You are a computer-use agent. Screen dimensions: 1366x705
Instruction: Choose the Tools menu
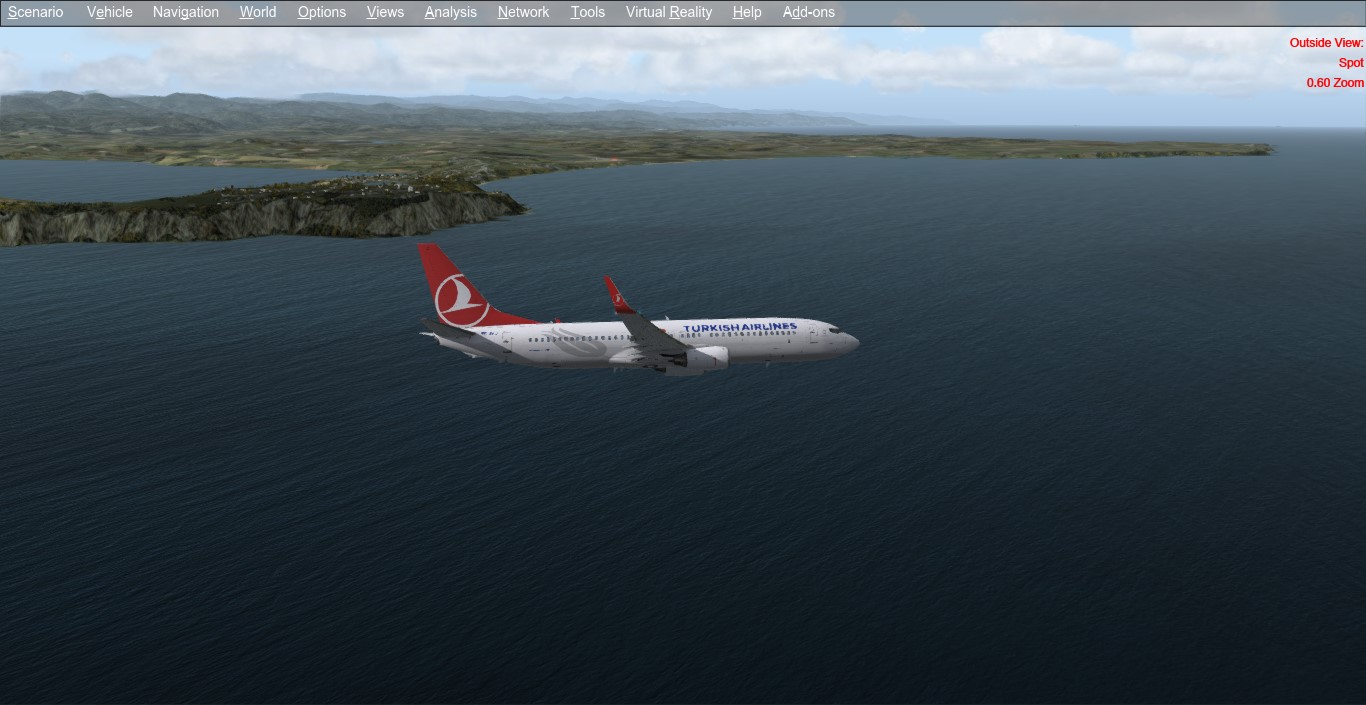pos(588,12)
